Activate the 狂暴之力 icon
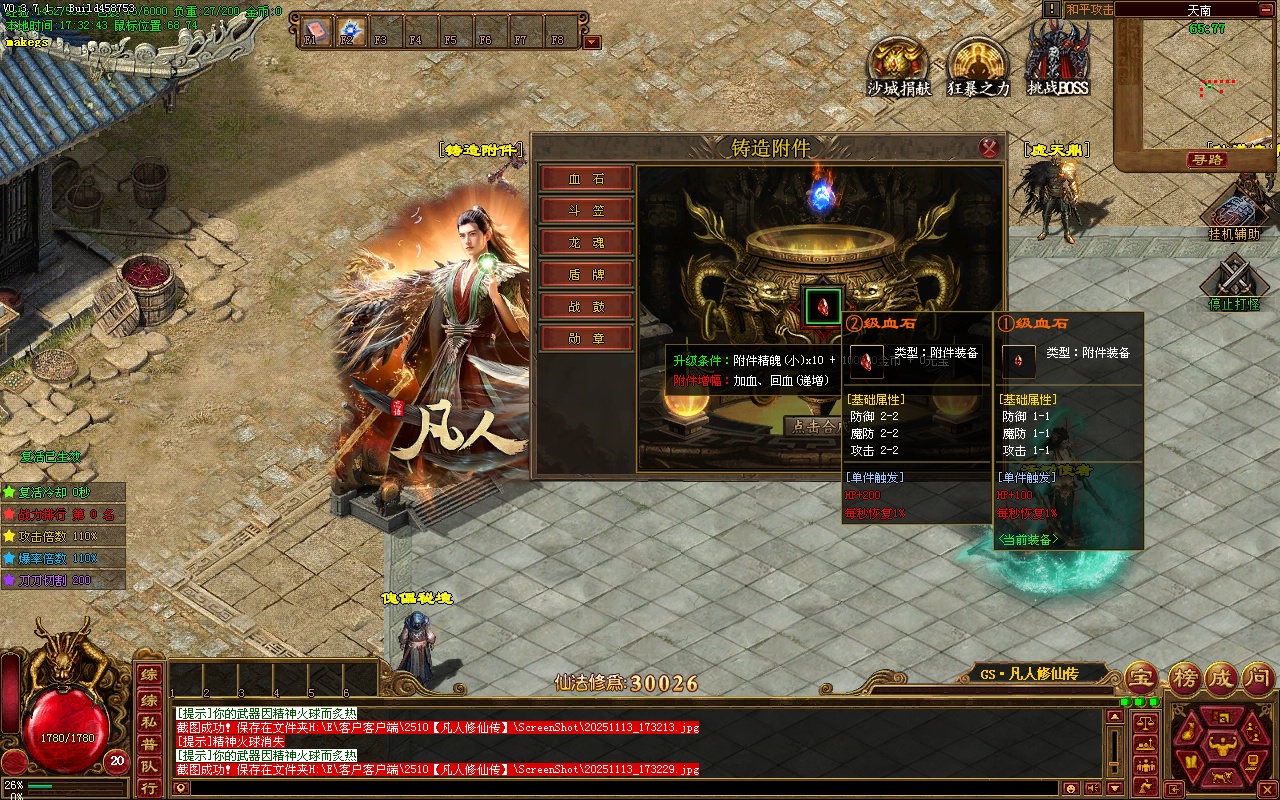Image resolution: width=1280 pixels, height=800 pixels. point(978,65)
